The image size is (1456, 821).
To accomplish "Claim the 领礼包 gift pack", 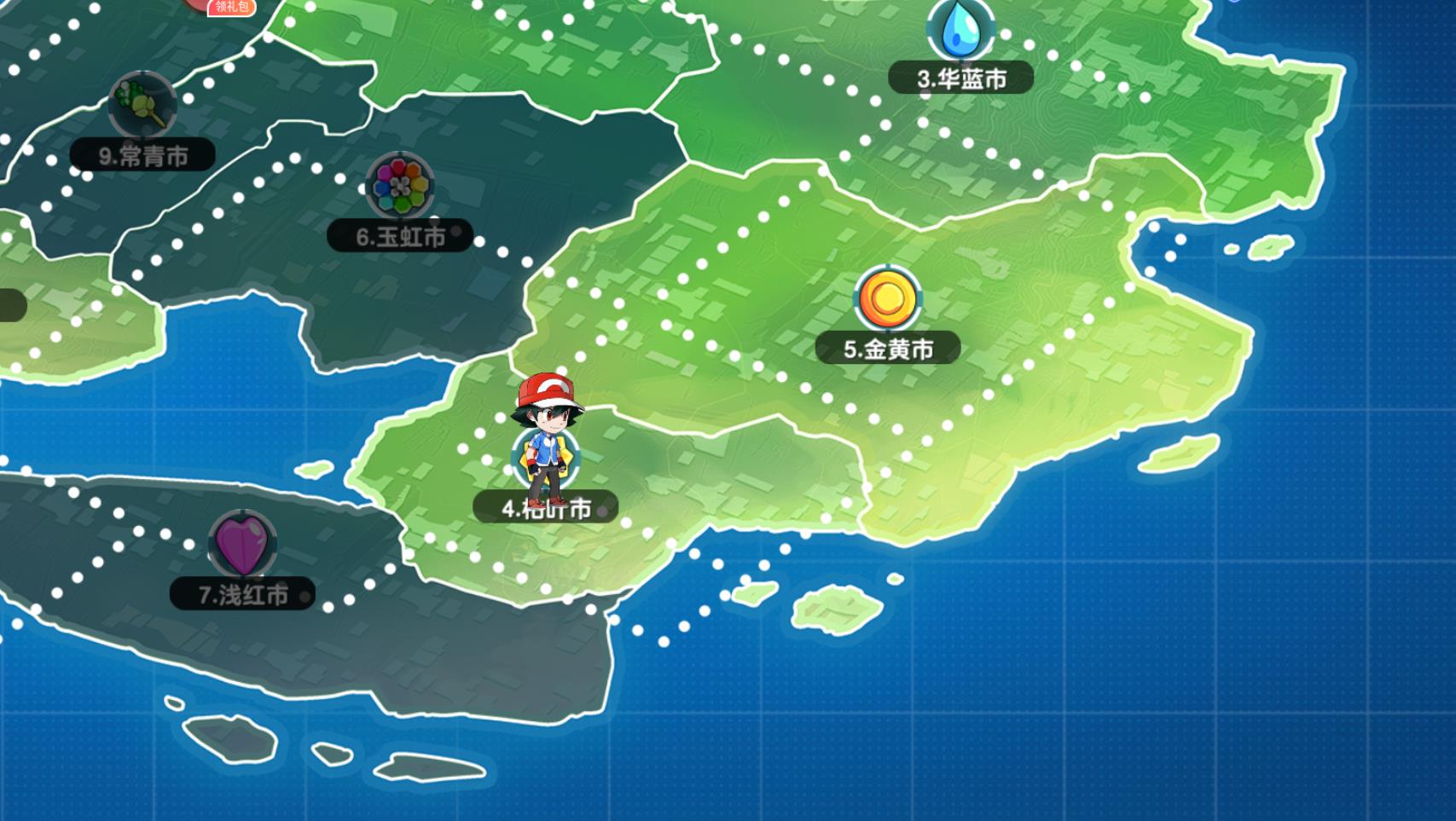I will (230, 7).
